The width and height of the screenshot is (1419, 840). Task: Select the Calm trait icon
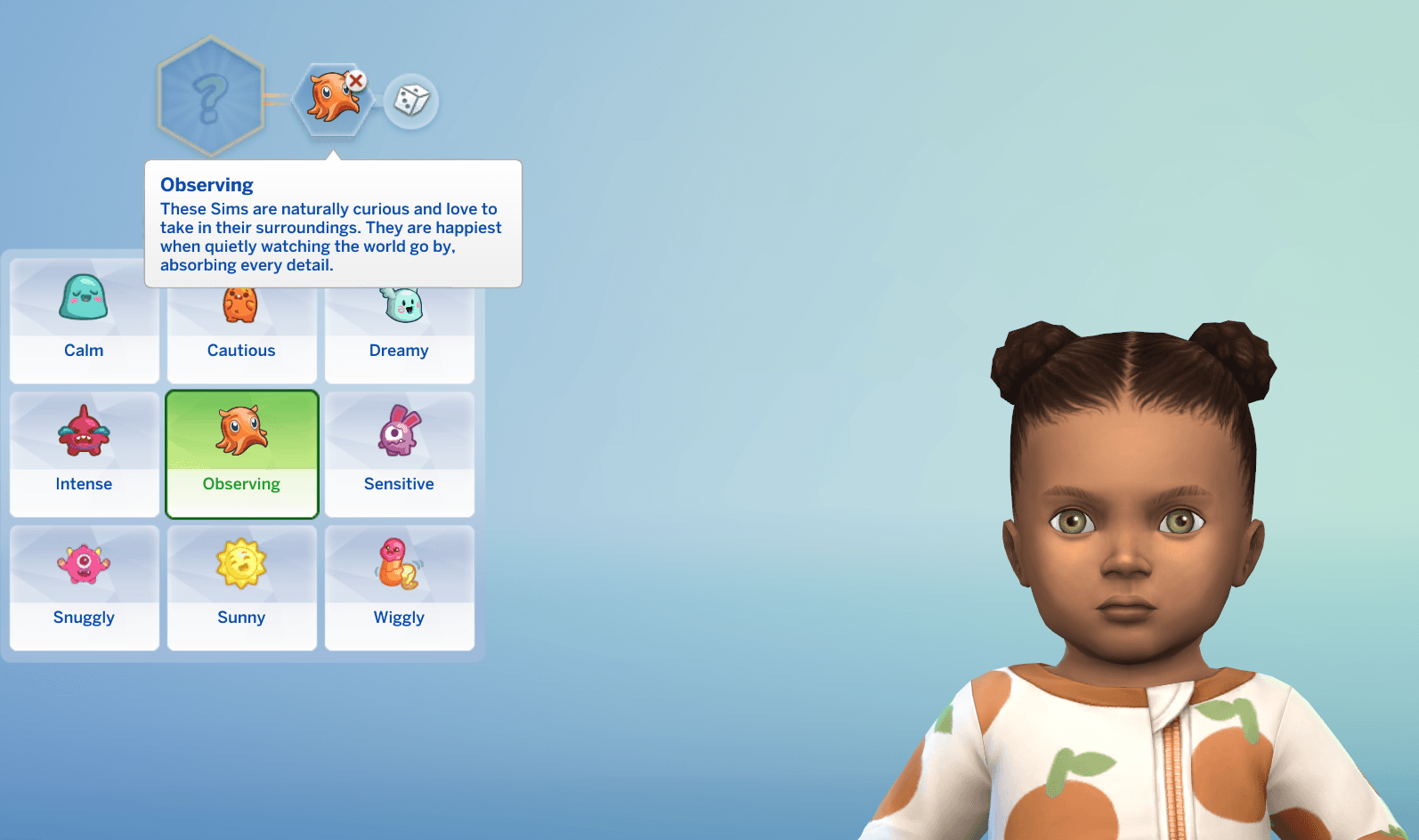84,301
